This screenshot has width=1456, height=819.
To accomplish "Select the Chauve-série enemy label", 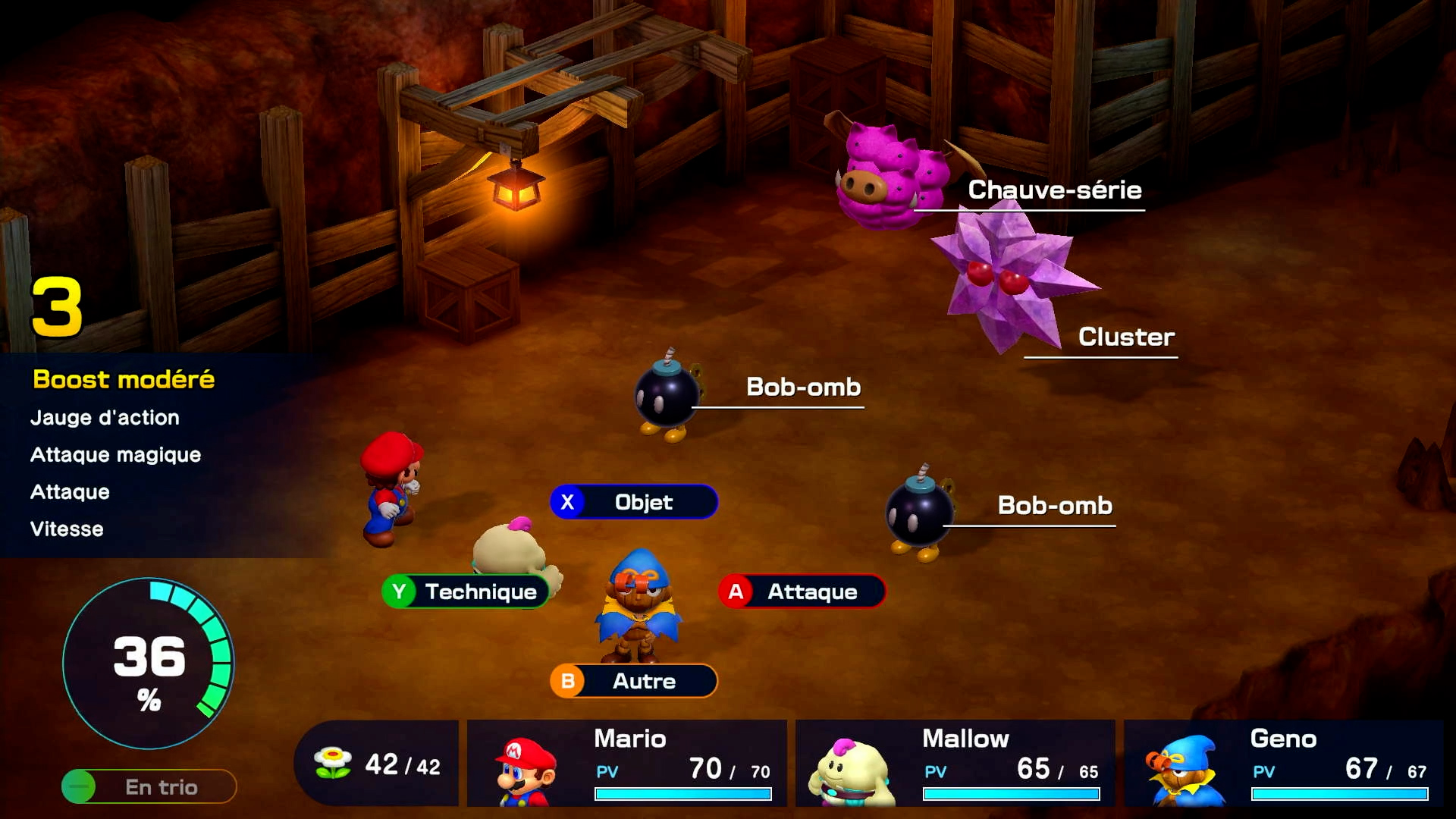I will 1054,190.
